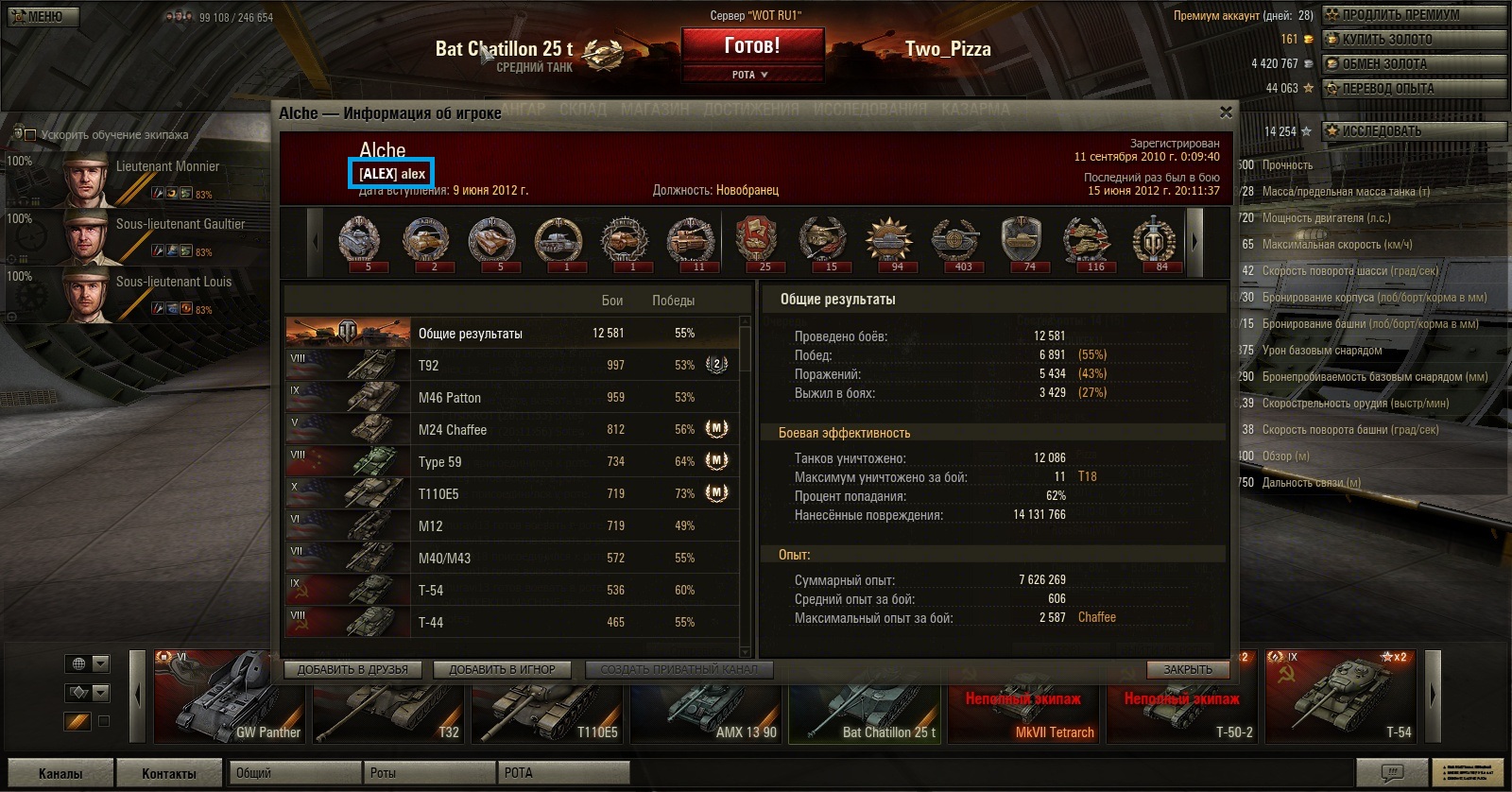Open ПЕРЕВОД ОПЫТА experience transfer
Image resolution: width=1512 pixels, height=792 pixels.
pyautogui.click(x=1413, y=88)
